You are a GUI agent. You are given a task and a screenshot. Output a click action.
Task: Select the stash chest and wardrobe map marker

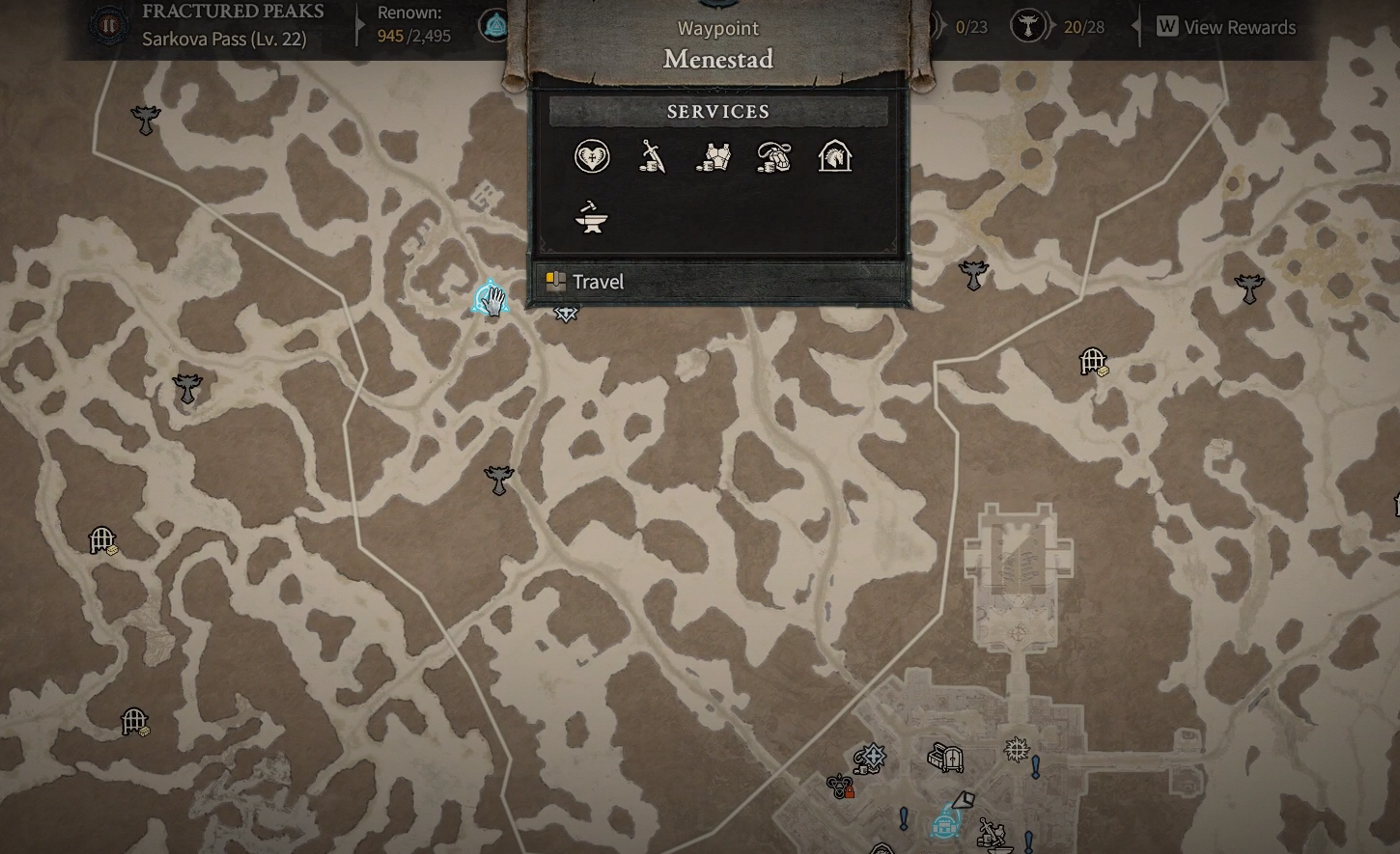point(945,758)
